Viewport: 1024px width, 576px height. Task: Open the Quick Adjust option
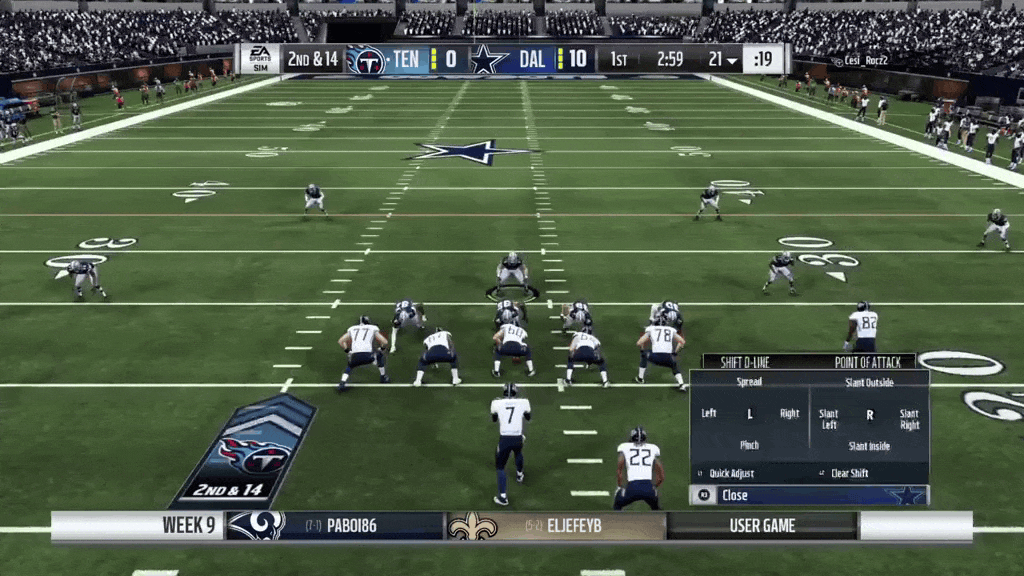click(731, 474)
